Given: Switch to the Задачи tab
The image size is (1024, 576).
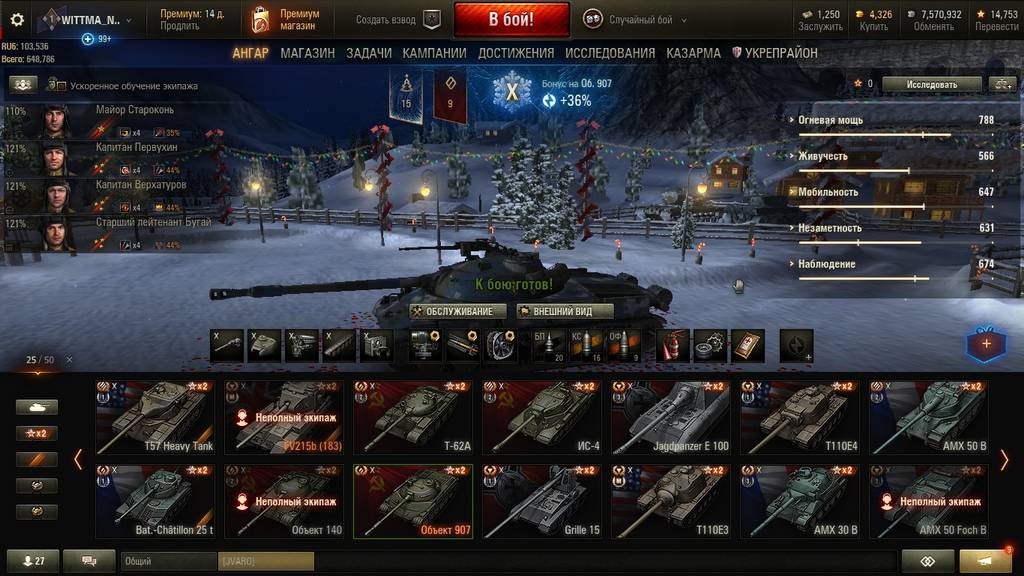Looking at the screenshot, I should click(368, 53).
